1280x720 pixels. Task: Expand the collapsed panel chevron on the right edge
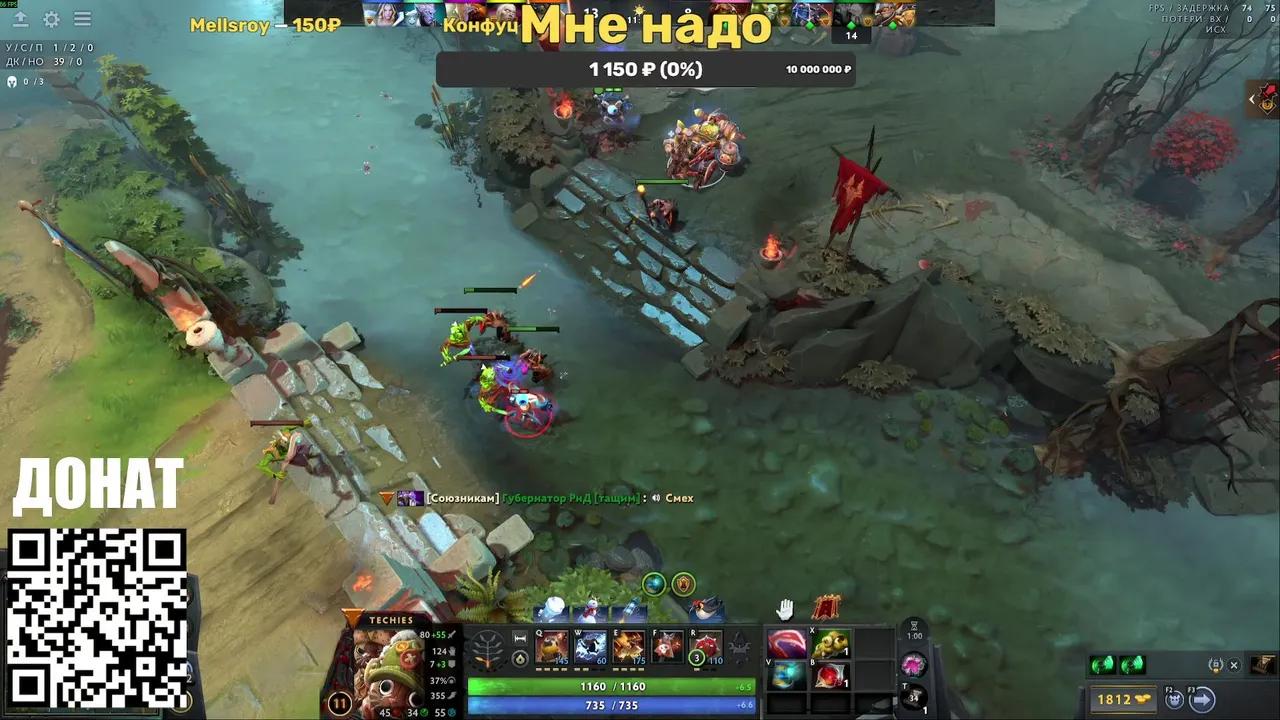point(1252,99)
